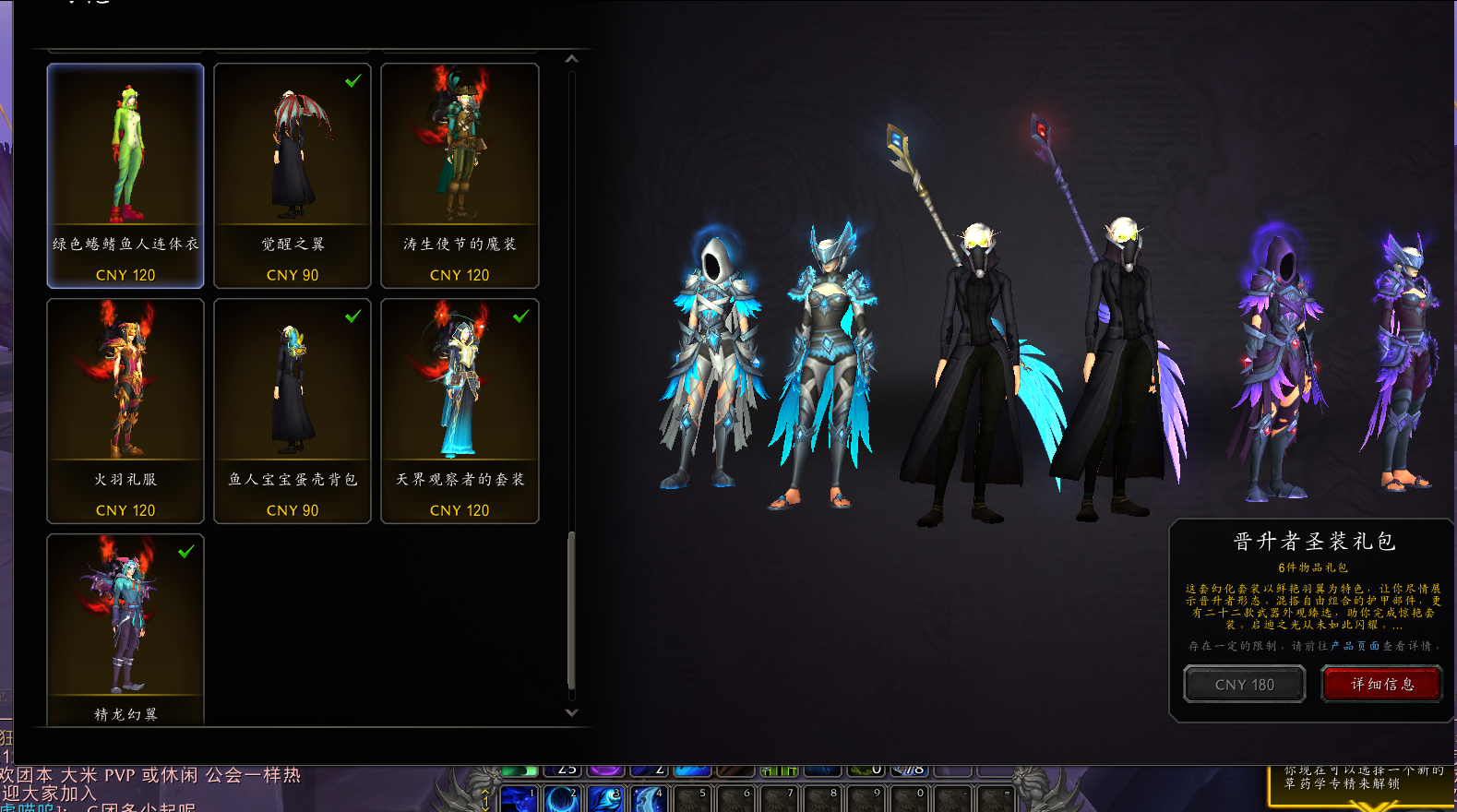Image resolution: width=1457 pixels, height=812 pixels.
Task: Click the shop list scroll-up arrow
Action: (572, 59)
